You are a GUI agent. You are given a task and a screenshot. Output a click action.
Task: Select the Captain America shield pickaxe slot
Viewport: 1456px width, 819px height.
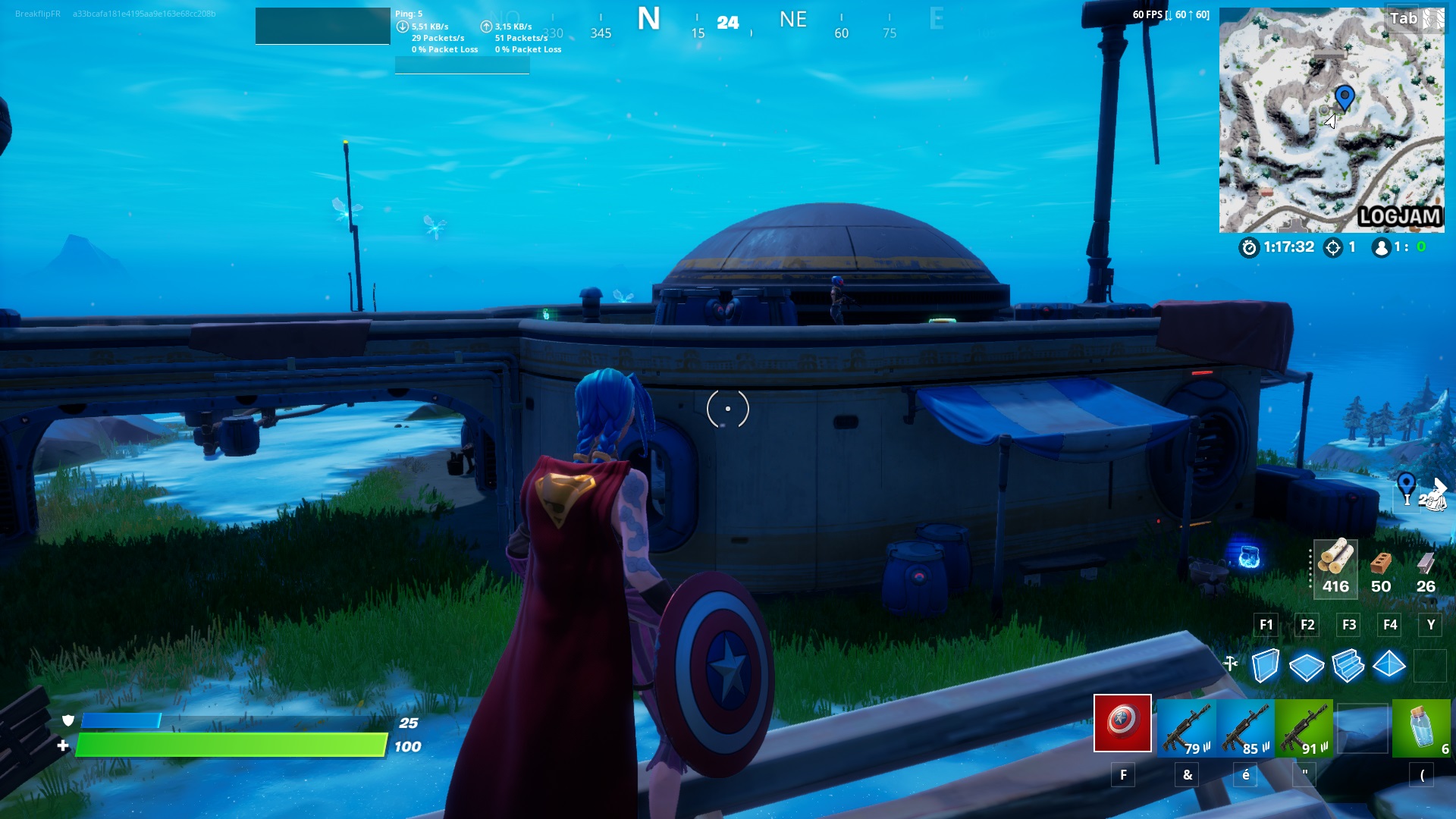tap(1120, 728)
